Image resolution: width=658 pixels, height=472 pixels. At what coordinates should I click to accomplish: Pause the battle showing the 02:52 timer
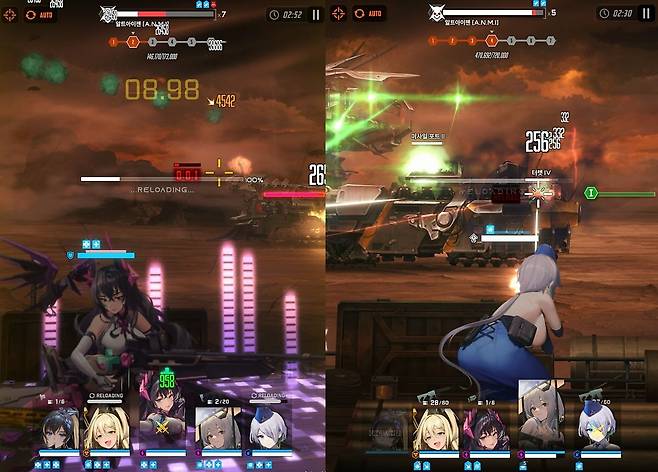316,15
